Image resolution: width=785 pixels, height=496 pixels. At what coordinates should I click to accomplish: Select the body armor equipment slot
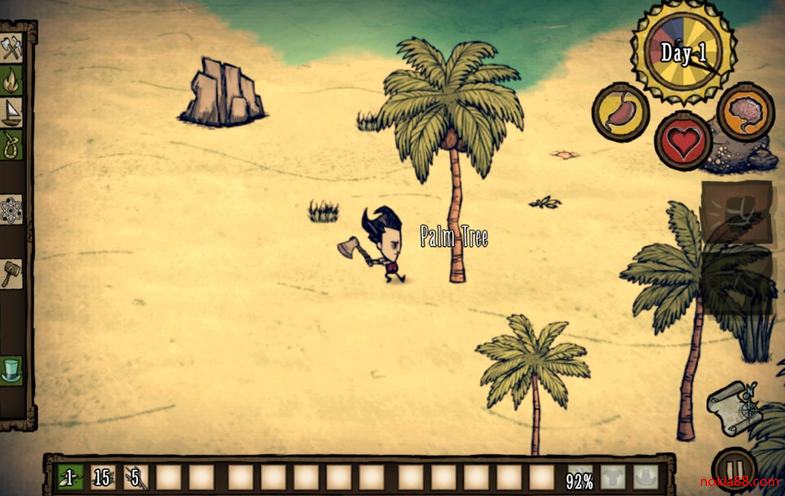pos(614,478)
